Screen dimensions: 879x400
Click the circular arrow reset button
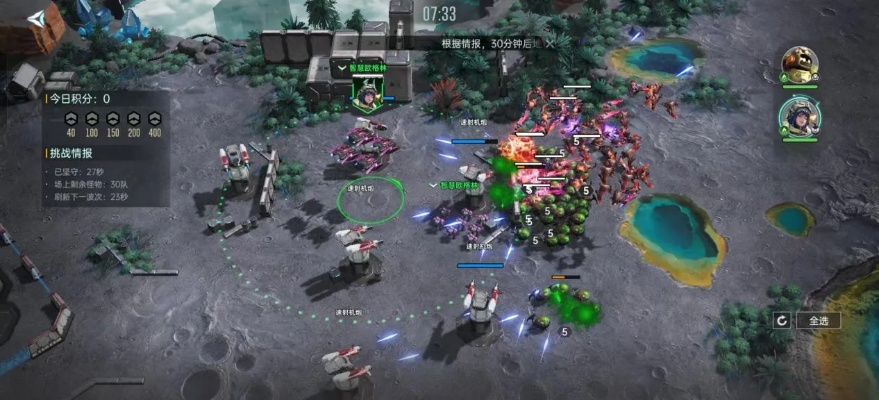[782, 320]
